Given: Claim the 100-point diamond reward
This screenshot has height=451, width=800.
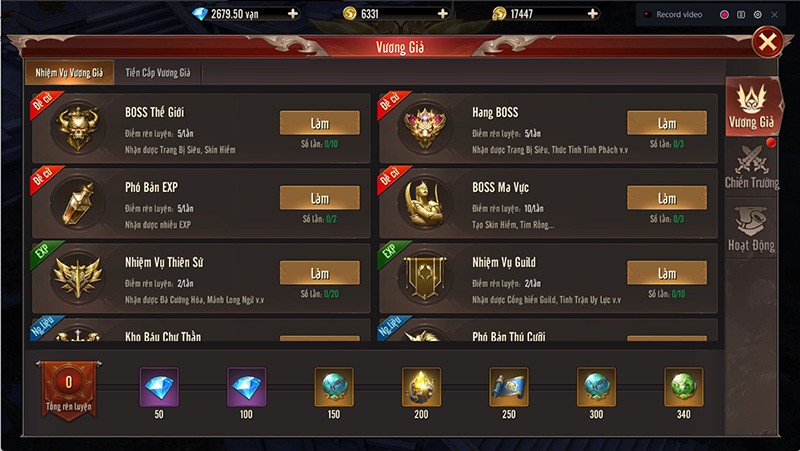Looking at the screenshot, I should [x=246, y=386].
